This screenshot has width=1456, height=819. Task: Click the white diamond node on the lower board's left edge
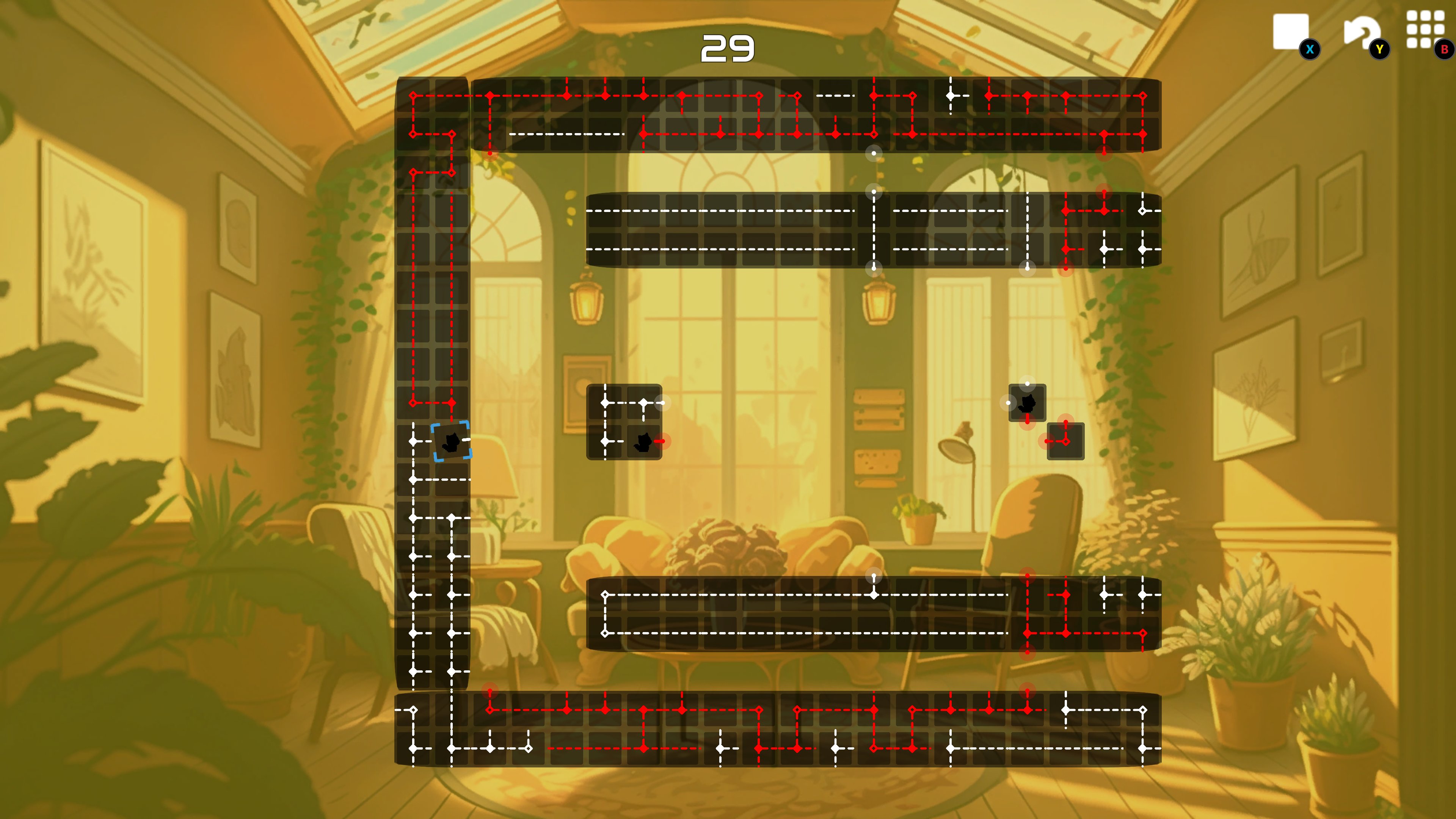coord(606,594)
